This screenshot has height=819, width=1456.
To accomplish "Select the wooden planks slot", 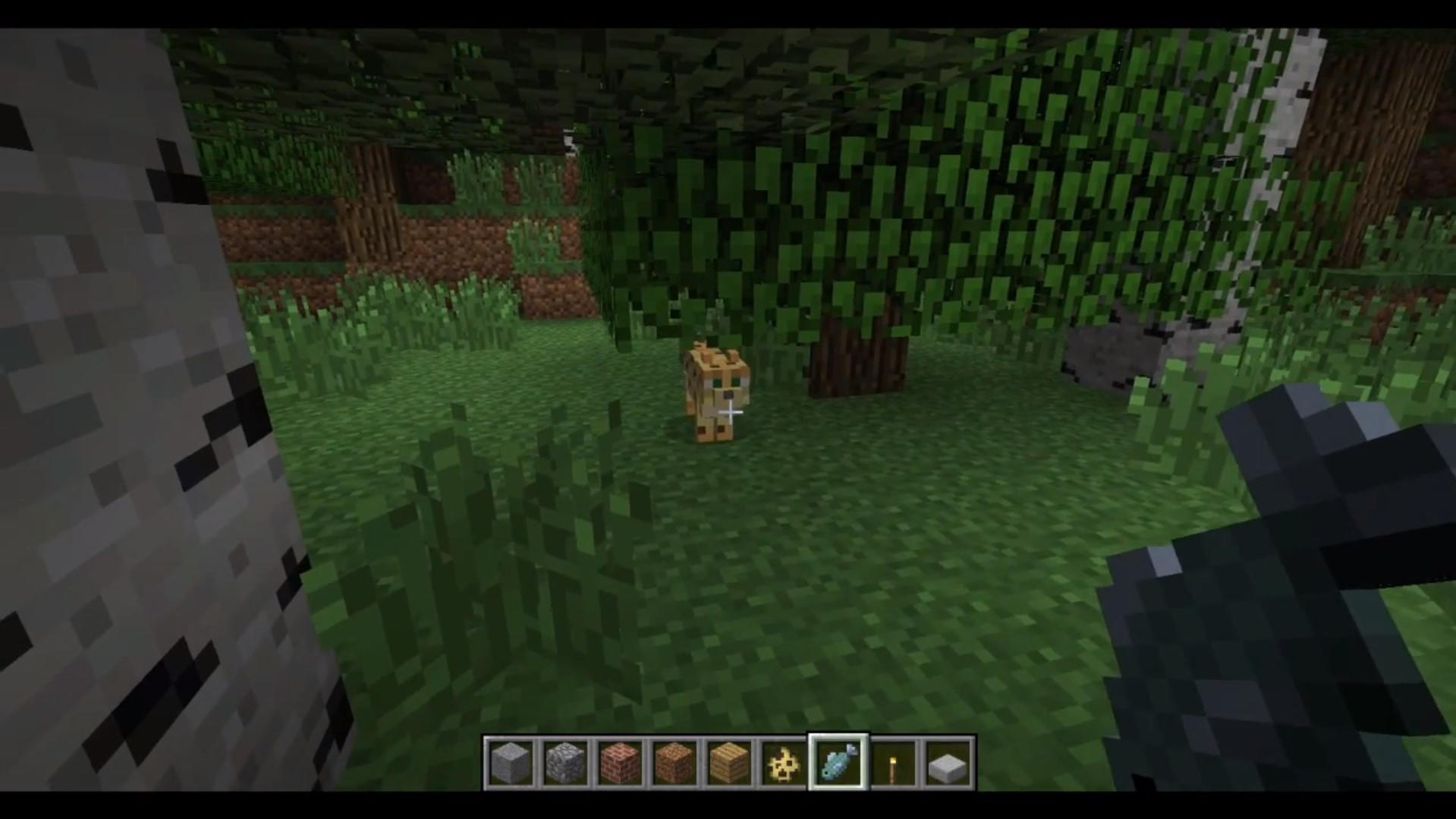I will point(729,763).
